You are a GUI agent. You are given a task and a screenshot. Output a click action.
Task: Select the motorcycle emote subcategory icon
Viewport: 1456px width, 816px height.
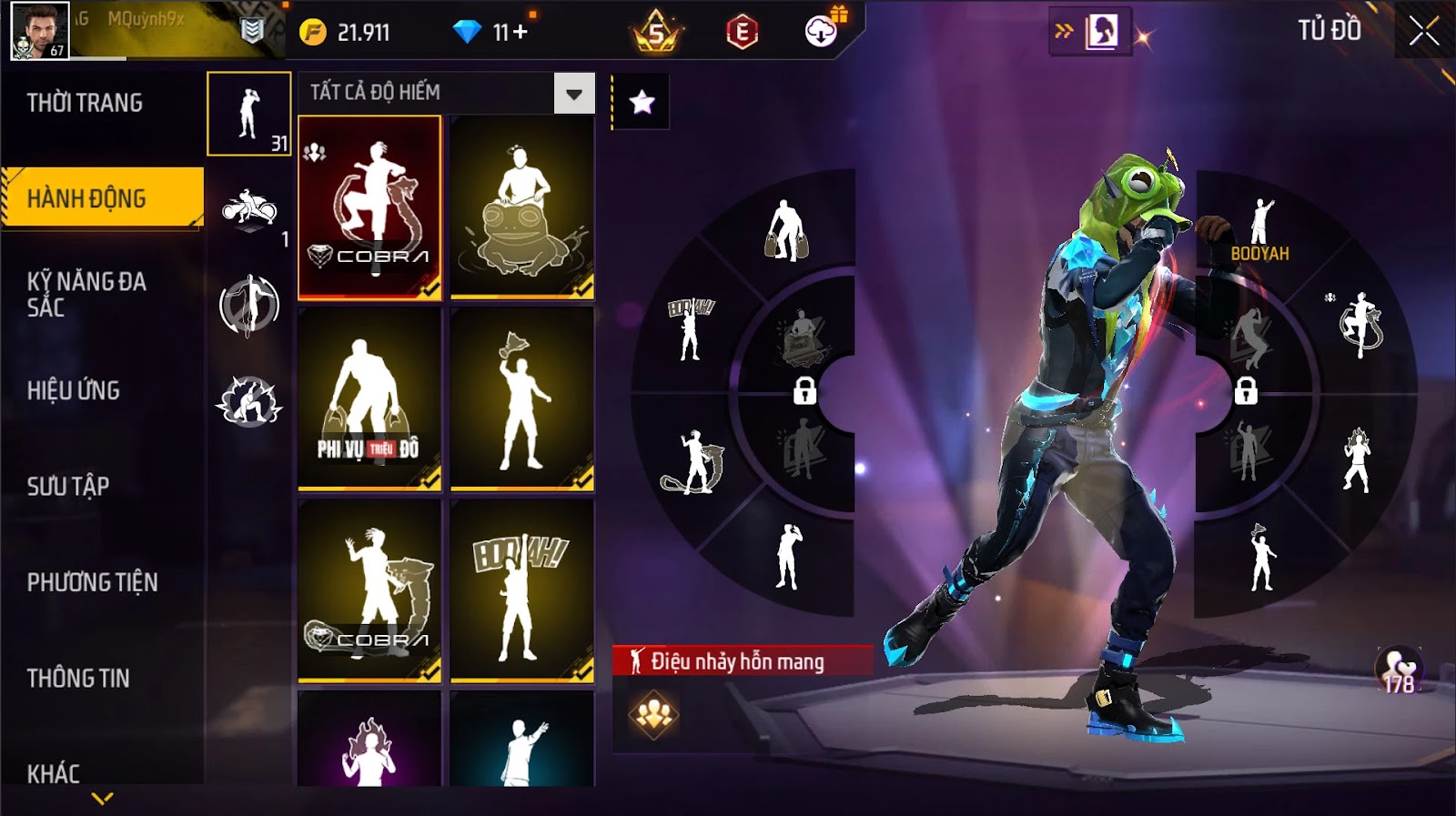tap(248, 209)
